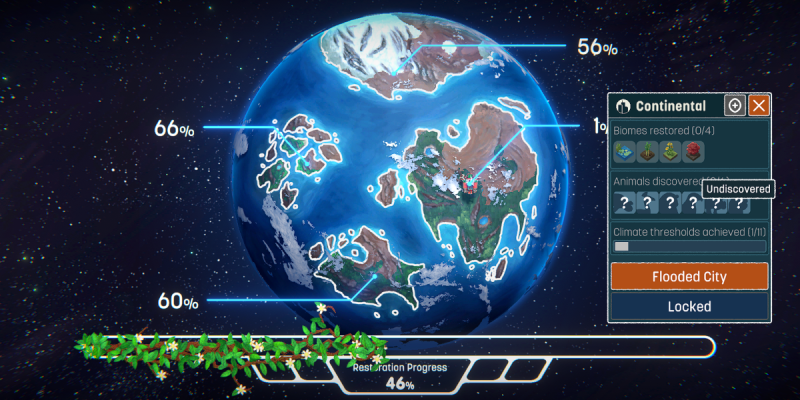The height and width of the screenshot is (400, 800).
Task: Click the circled plus button beside Continental
Action: tap(735, 106)
